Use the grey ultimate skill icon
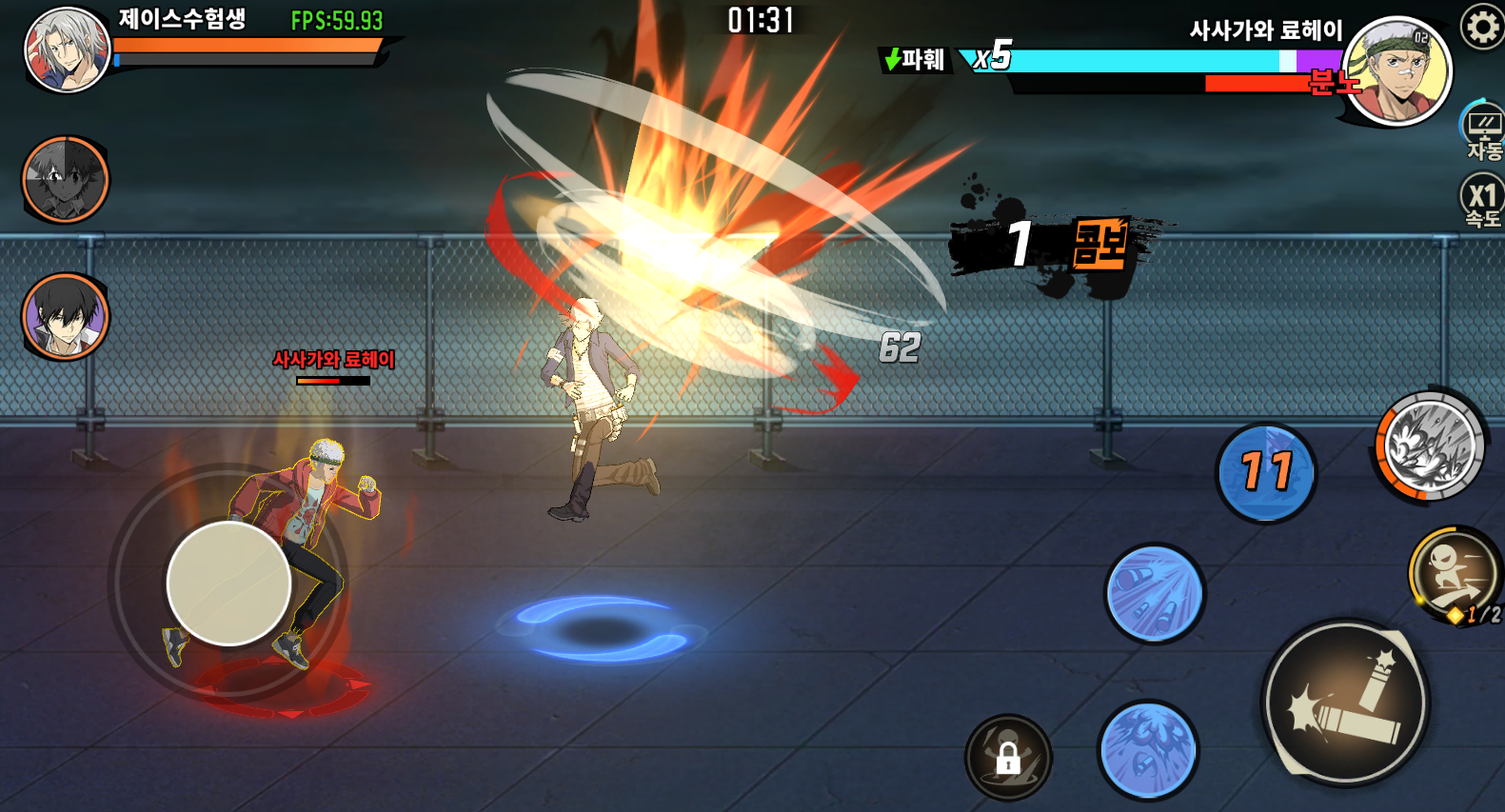The image size is (1505, 812). click(x=1430, y=446)
